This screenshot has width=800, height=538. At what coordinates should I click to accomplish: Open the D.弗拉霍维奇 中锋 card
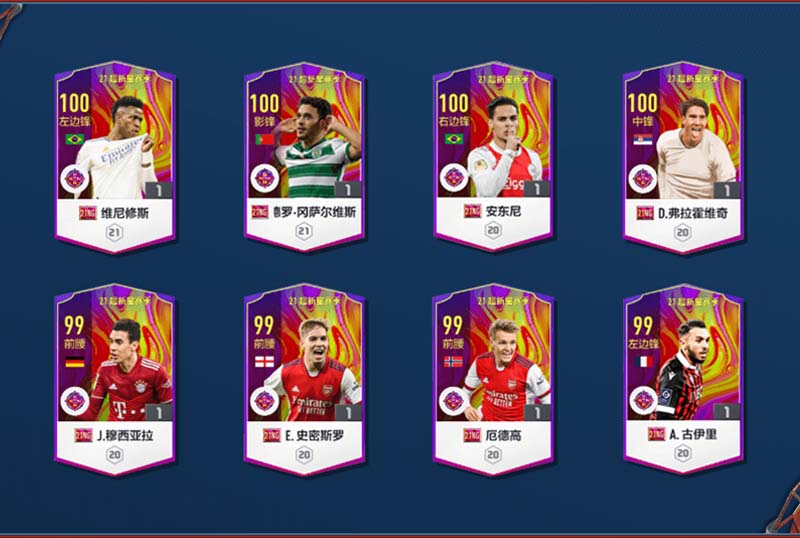point(683,157)
